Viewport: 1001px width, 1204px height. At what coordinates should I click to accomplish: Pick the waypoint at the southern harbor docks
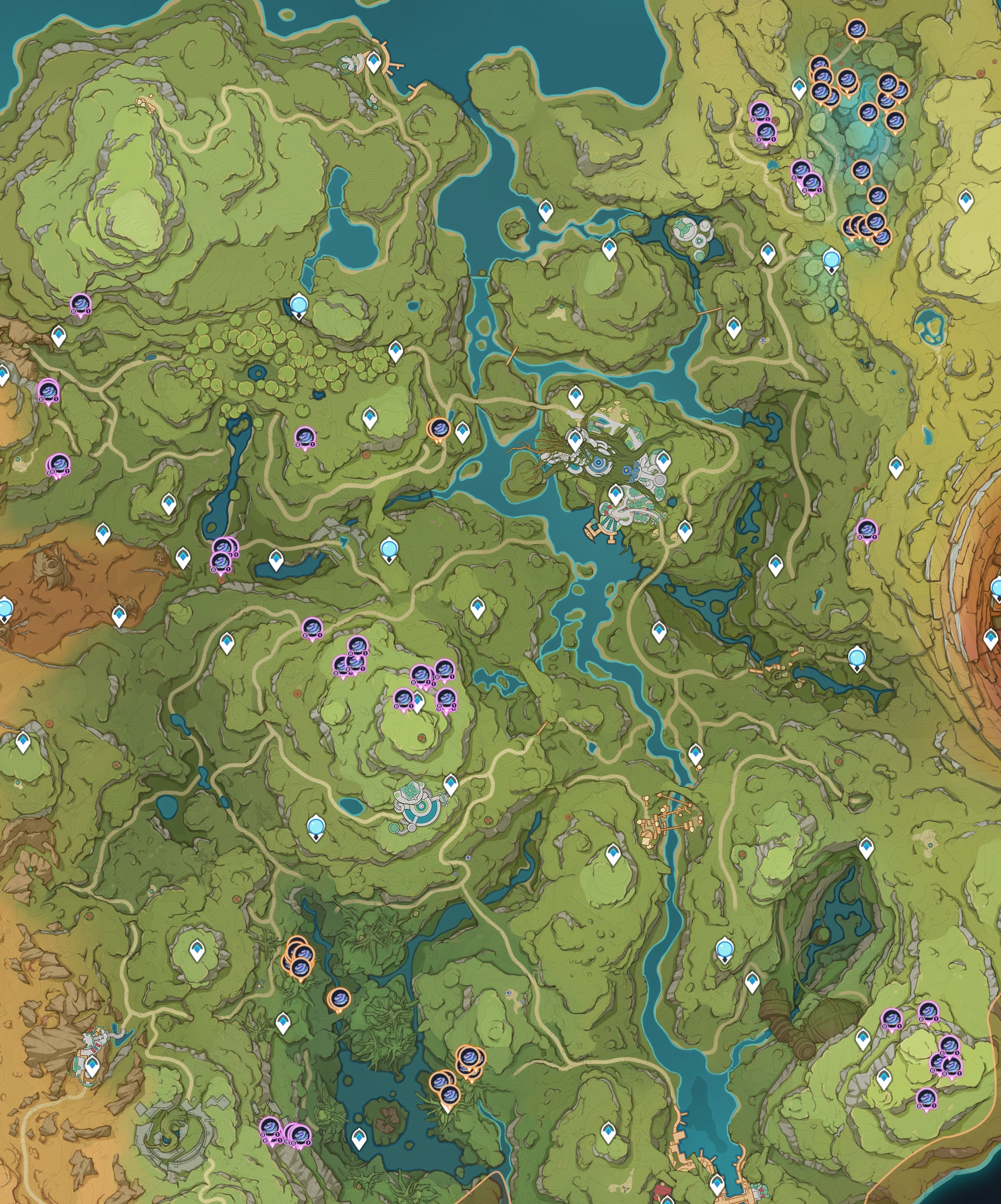pyautogui.click(x=716, y=1182)
